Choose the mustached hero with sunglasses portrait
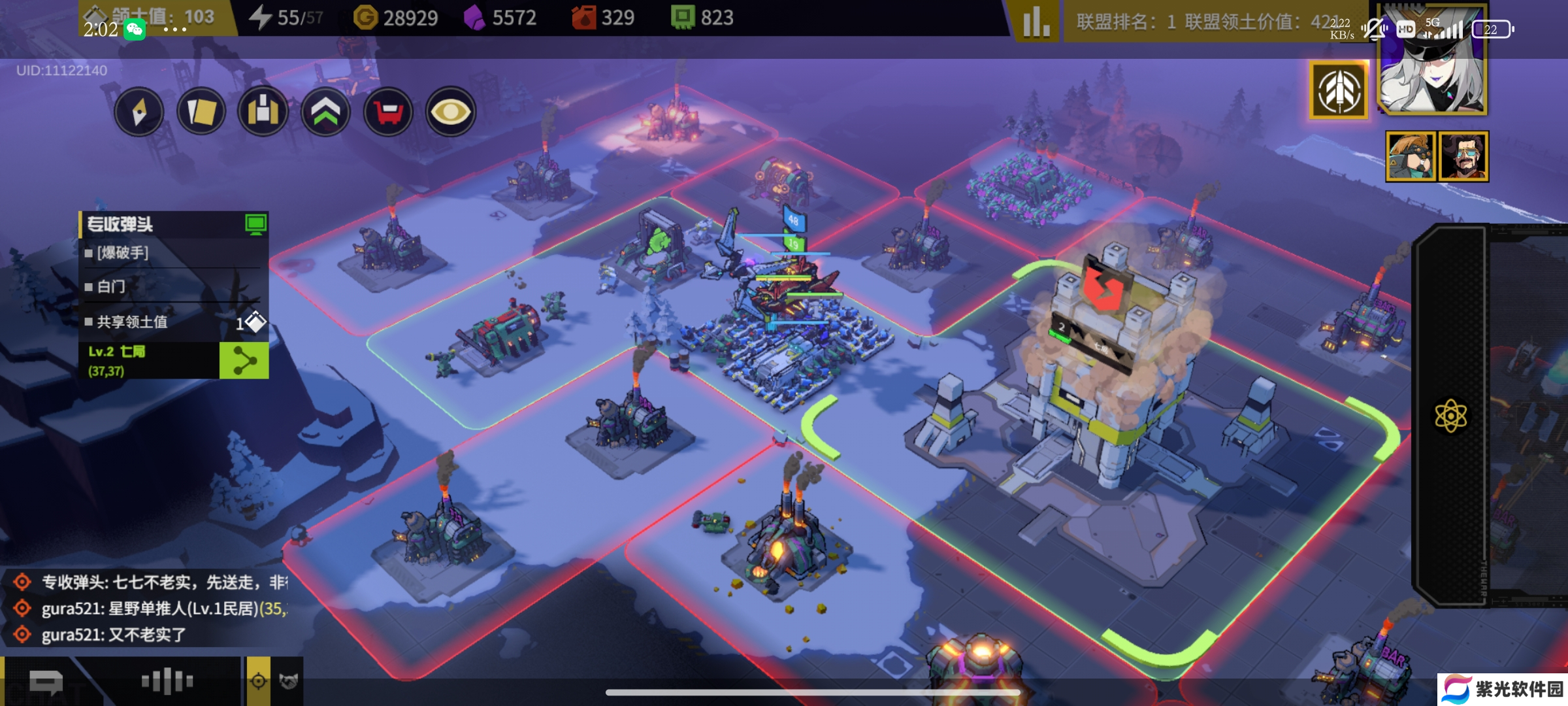The image size is (1568, 706). [1463, 156]
